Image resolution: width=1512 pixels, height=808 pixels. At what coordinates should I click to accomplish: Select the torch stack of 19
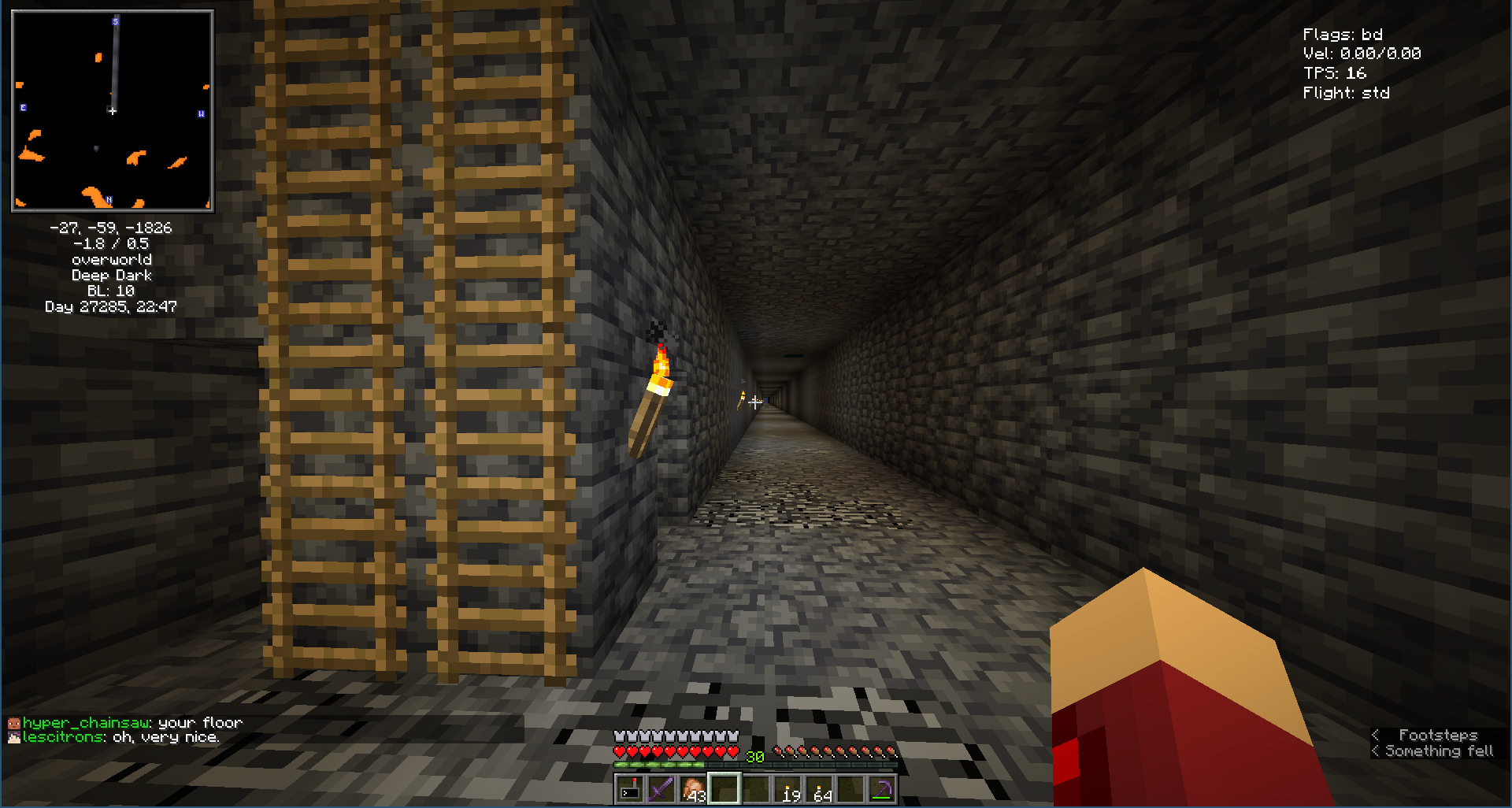[788, 788]
